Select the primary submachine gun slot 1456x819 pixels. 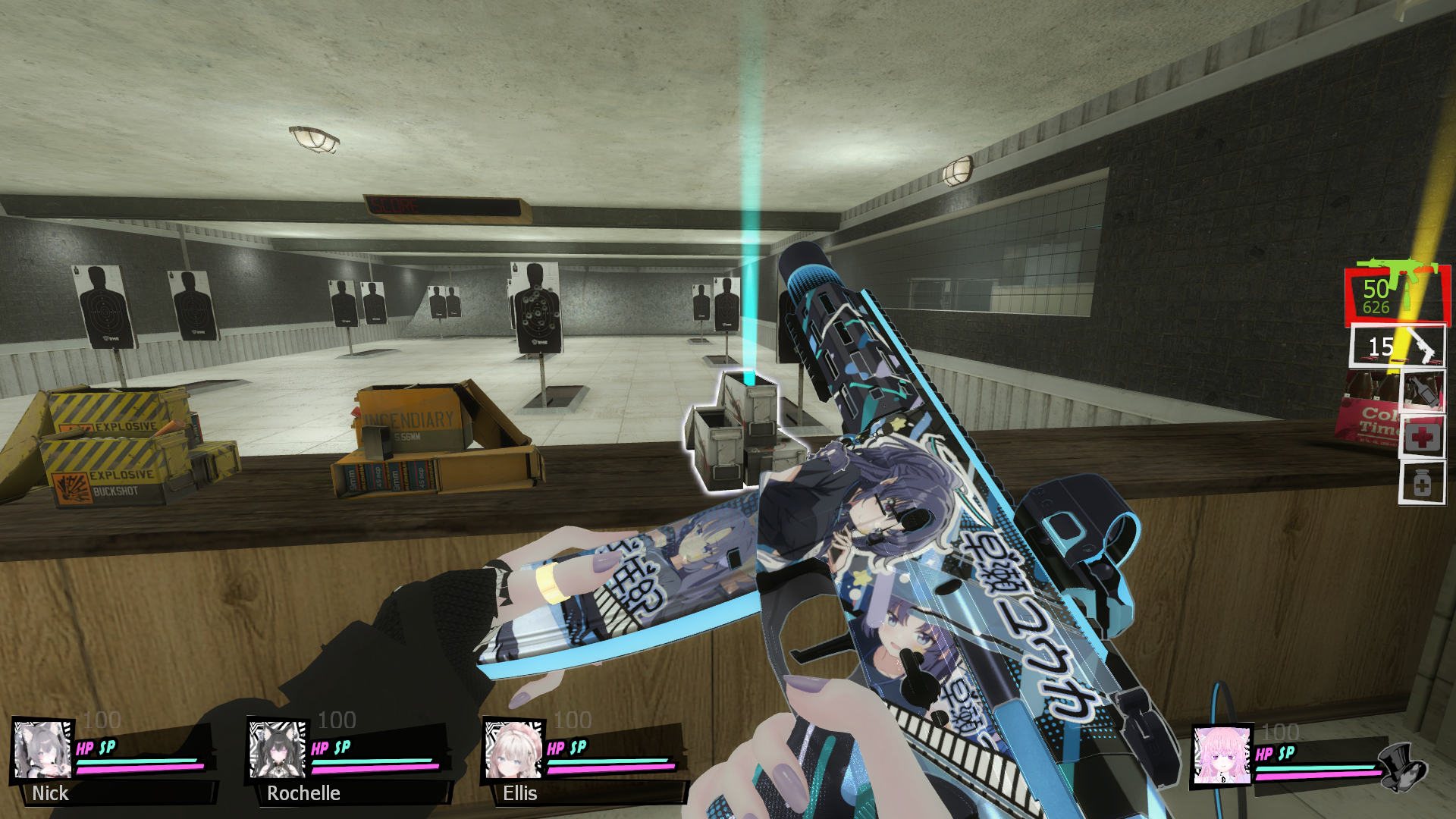(x=1397, y=294)
